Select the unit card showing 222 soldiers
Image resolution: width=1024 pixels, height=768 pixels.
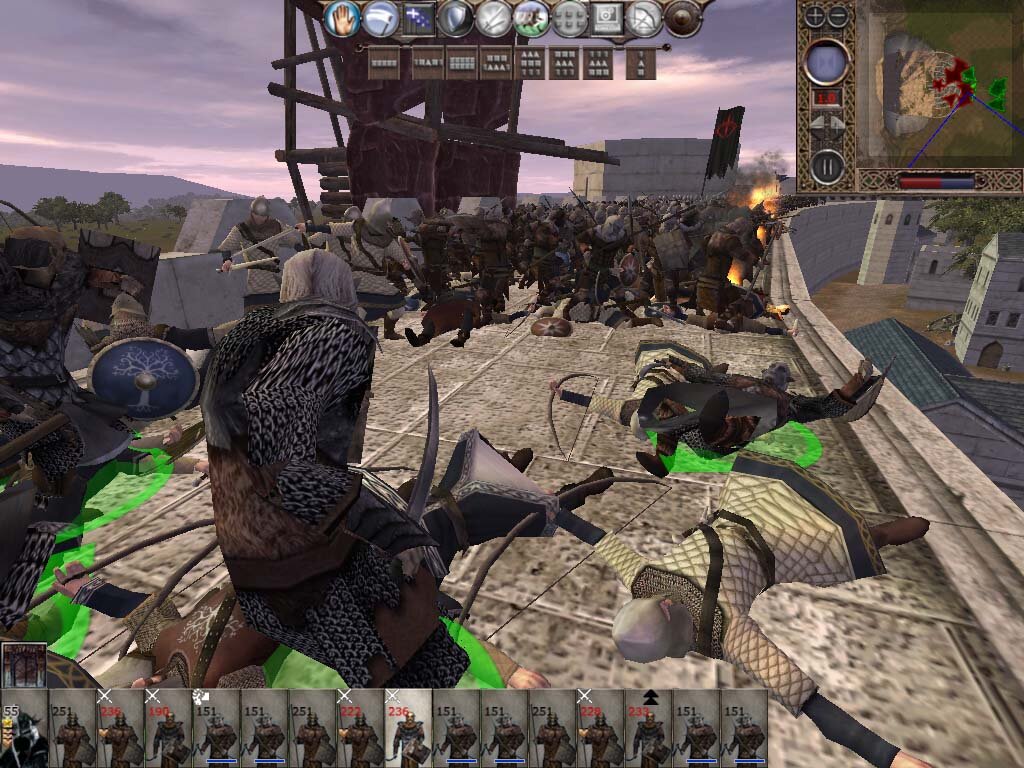pos(360,732)
